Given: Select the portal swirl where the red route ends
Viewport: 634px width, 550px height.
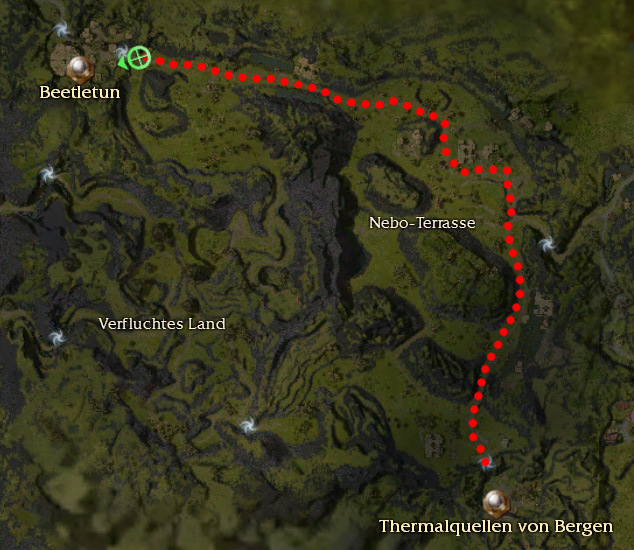Looking at the screenshot, I should pyautogui.click(x=486, y=461).
